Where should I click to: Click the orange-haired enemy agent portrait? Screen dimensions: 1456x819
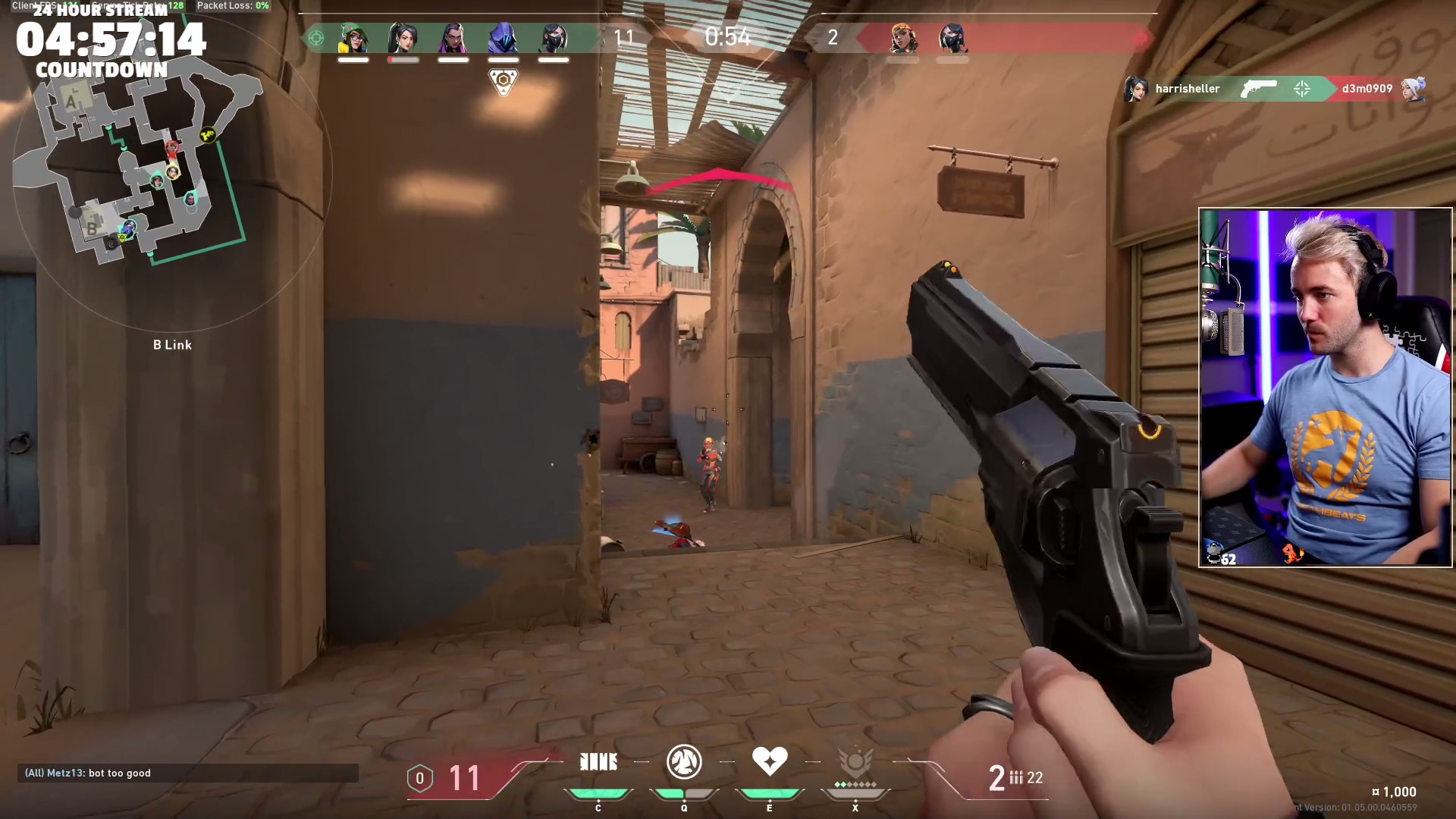tap(902, 38)
